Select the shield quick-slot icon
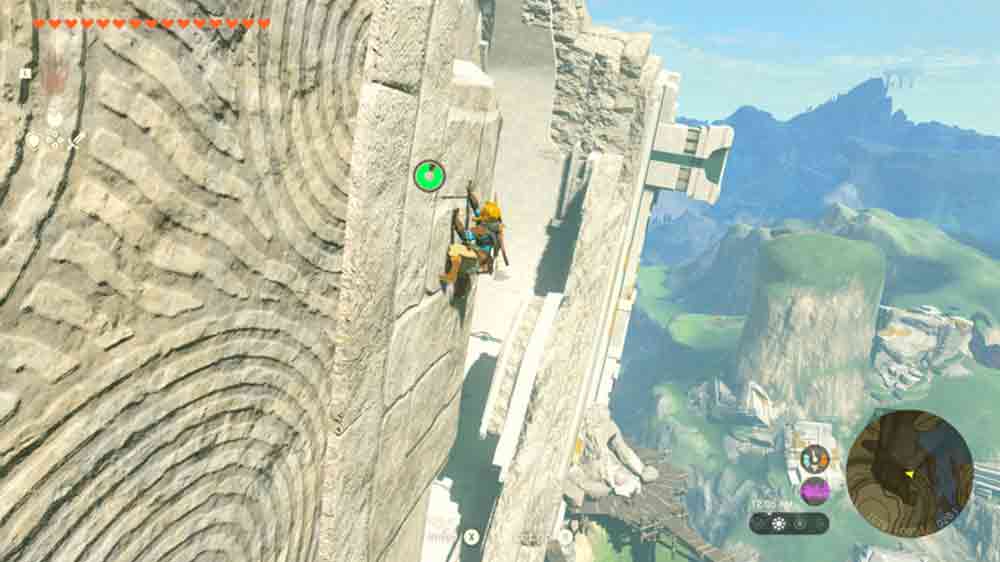The image size is (1000, 562). tap(34, 142)
